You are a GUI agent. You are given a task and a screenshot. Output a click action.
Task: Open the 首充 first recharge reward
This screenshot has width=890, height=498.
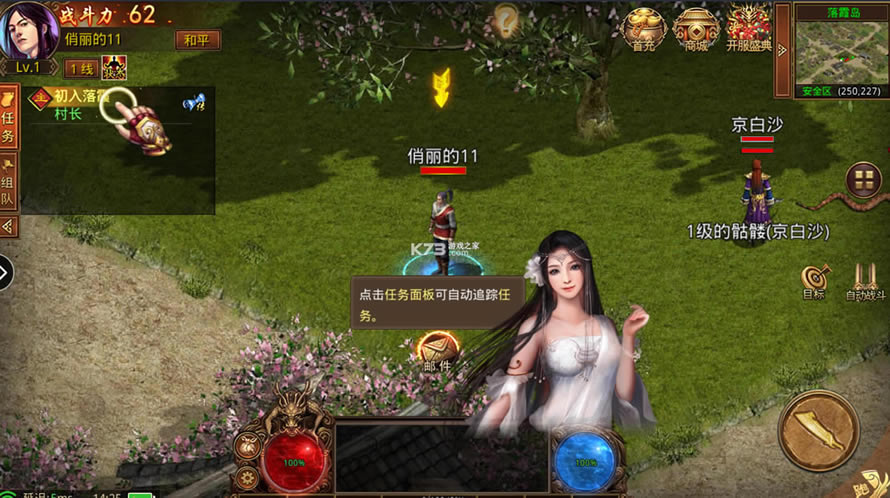pyautogui.click(x=643, y=28)
